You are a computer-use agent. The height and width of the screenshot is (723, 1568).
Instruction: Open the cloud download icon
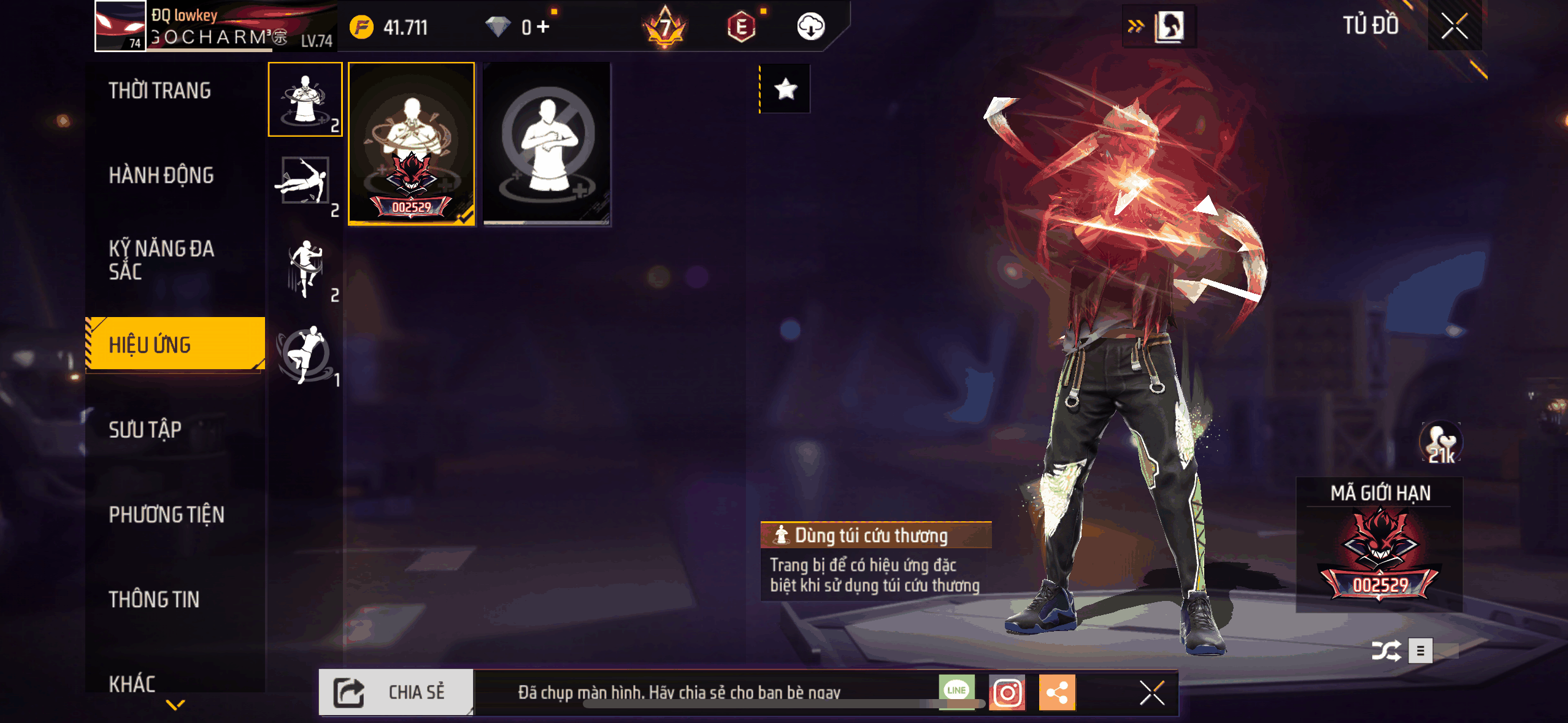click(810, 27)
